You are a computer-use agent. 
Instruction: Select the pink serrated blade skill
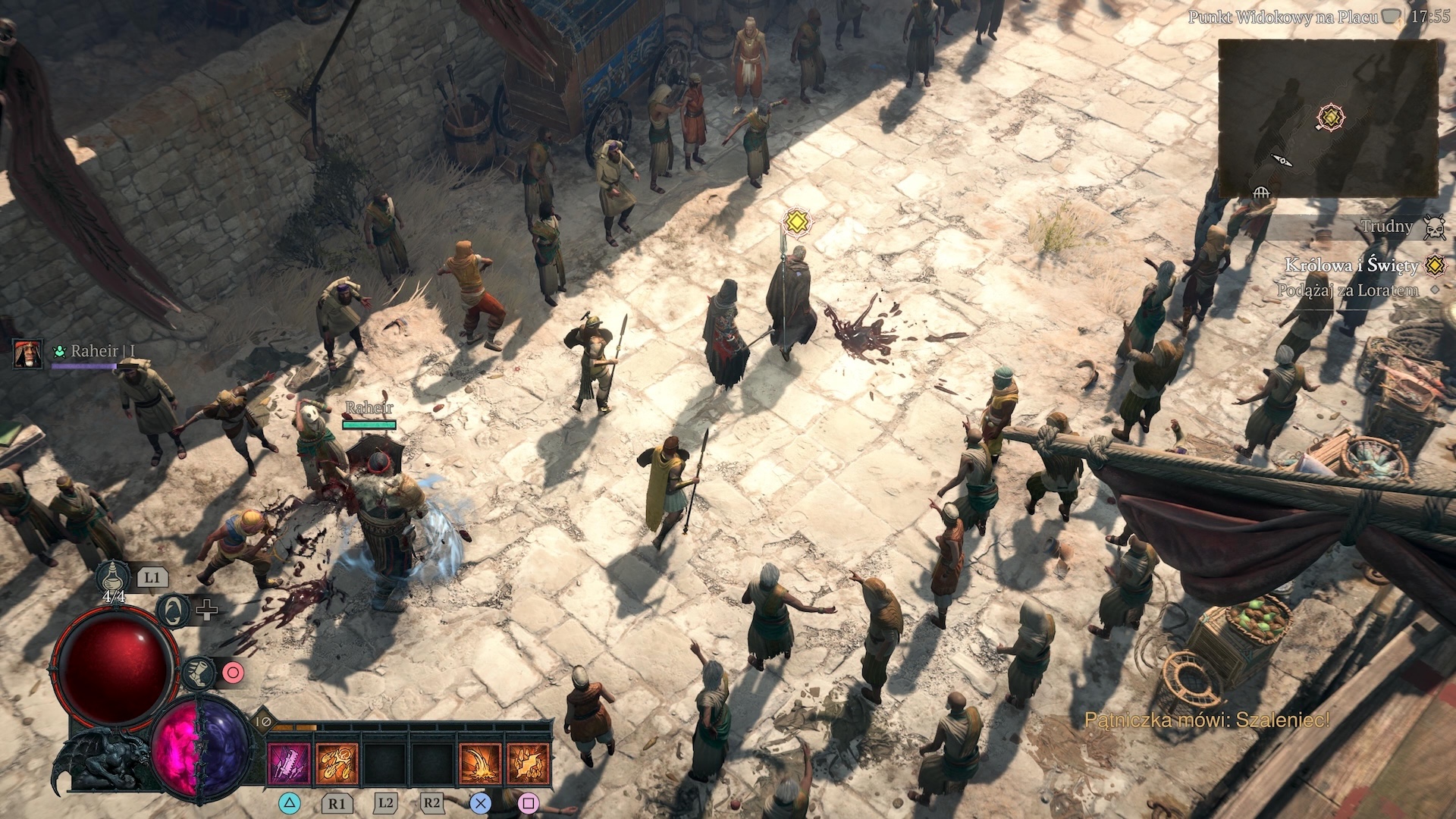pos(290,764)
